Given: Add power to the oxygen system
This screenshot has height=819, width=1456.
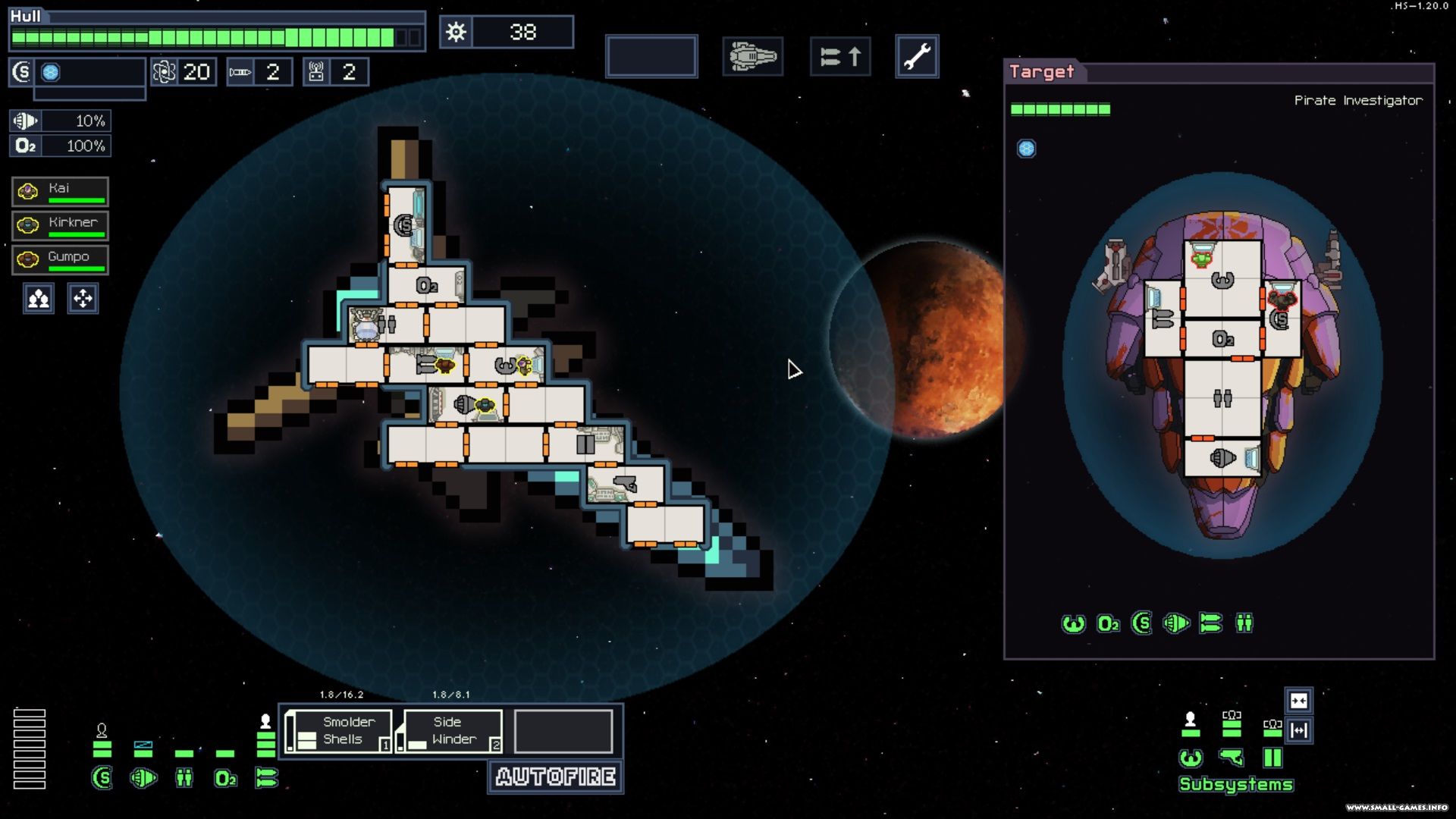Looking at the screenshot, I should coord(225,778).
